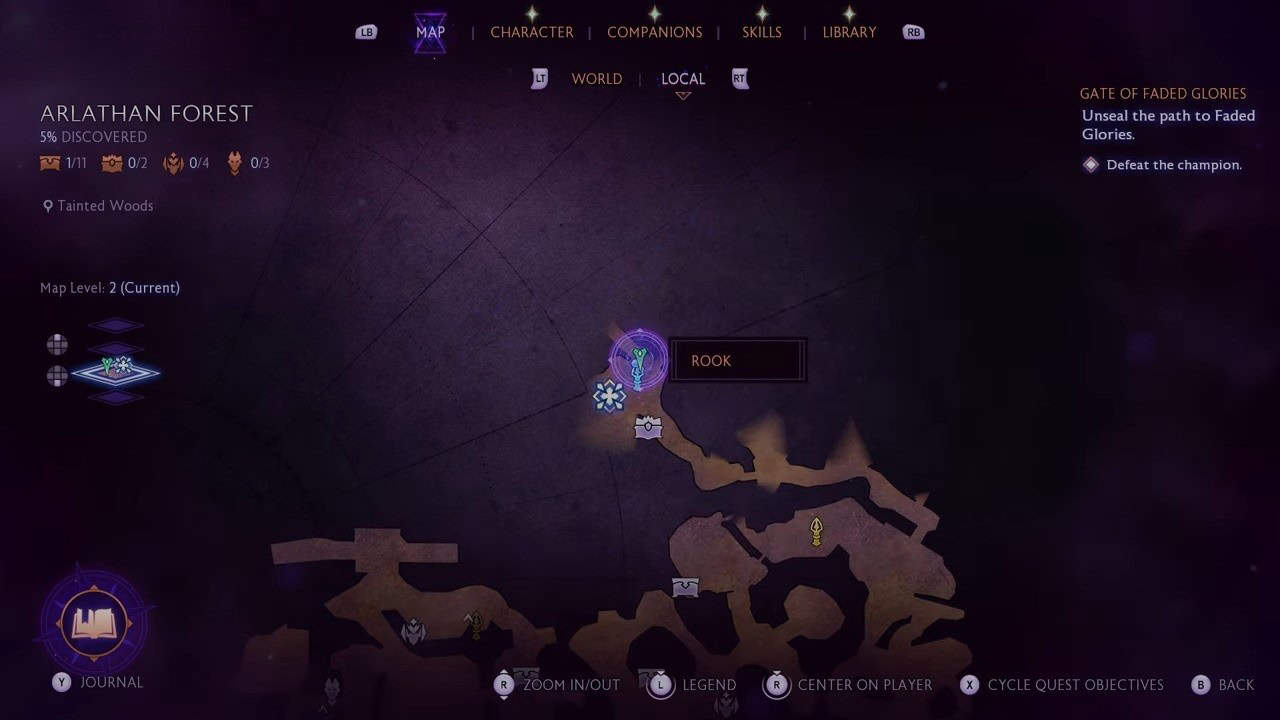
Task: Open the Companions tab
Action: 654,32
